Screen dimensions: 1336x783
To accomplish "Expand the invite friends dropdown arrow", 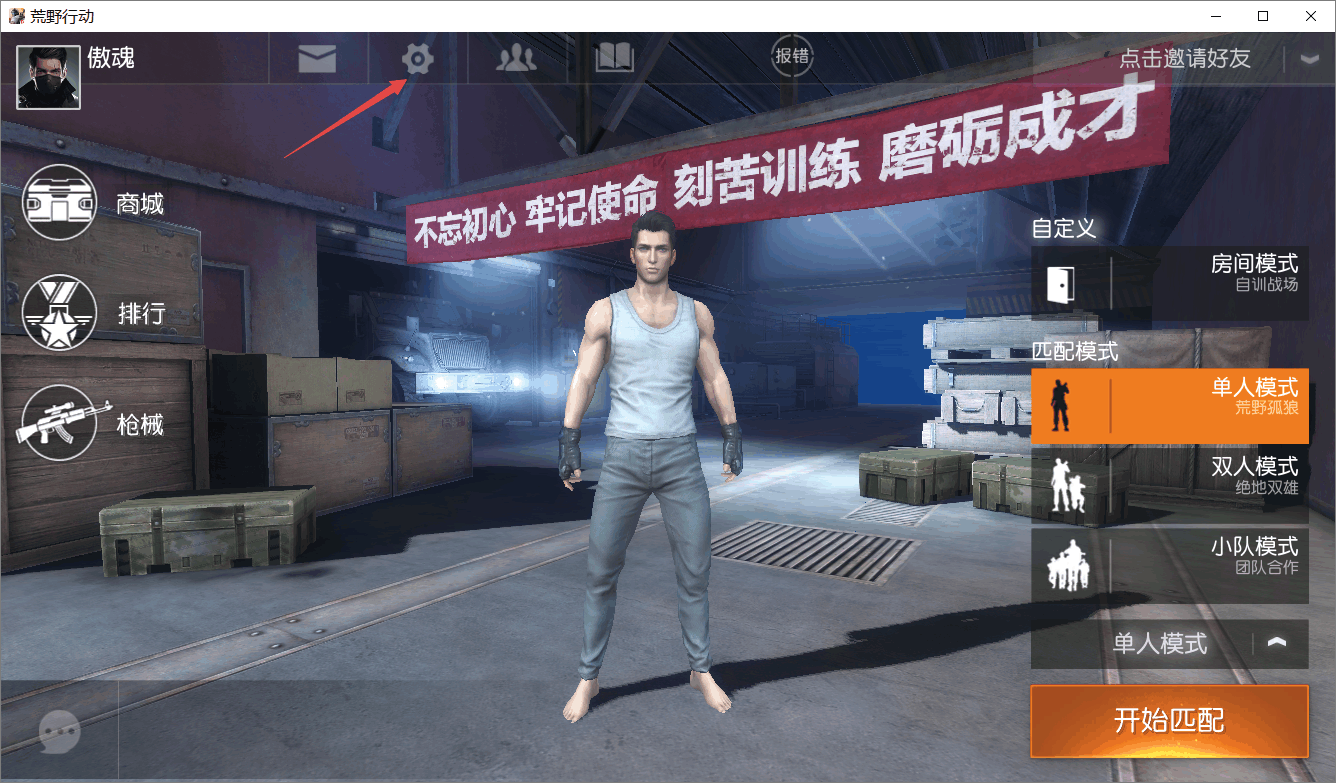I will (1311, 58).
